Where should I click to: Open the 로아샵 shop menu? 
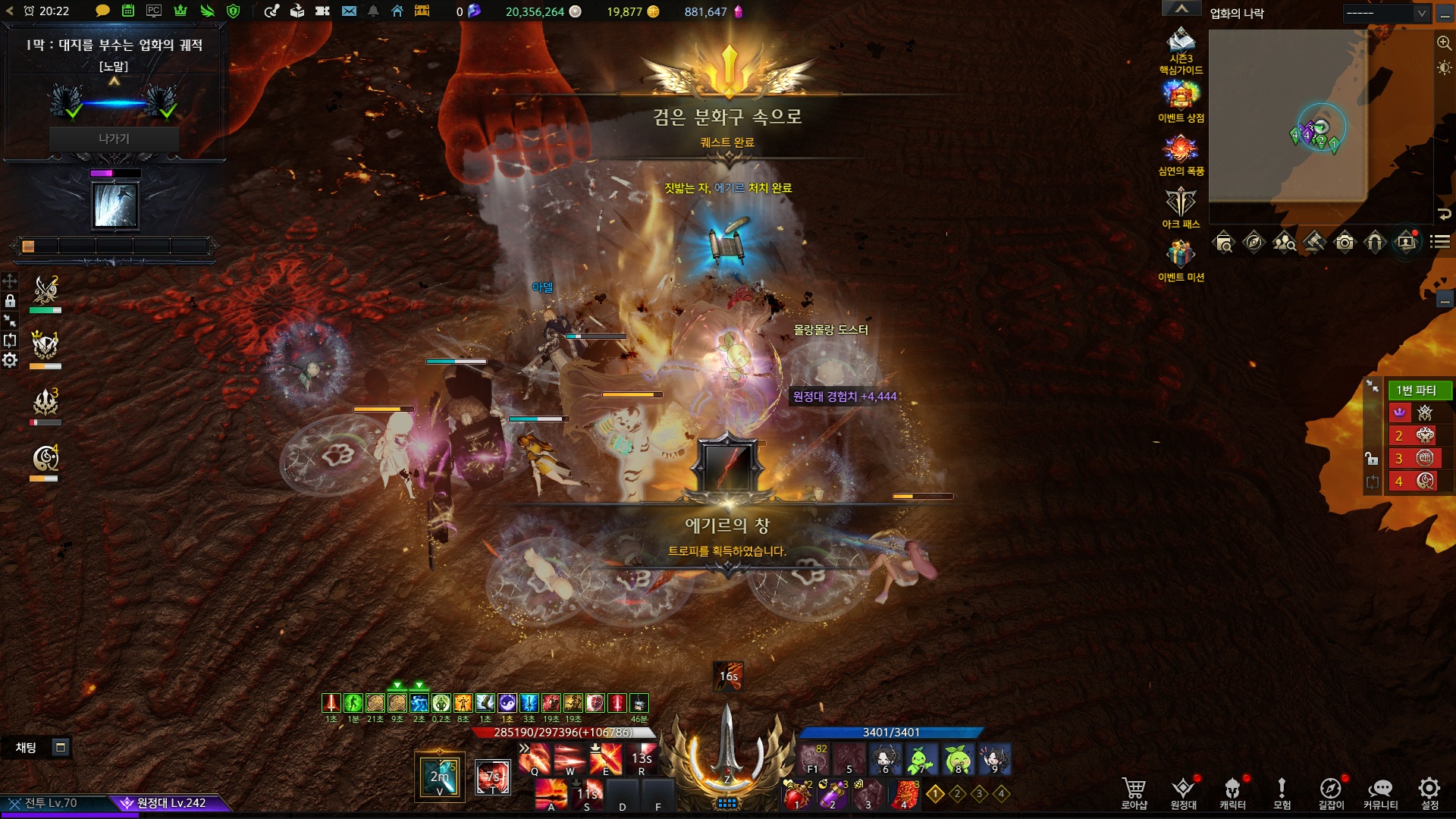[1134, 792]
